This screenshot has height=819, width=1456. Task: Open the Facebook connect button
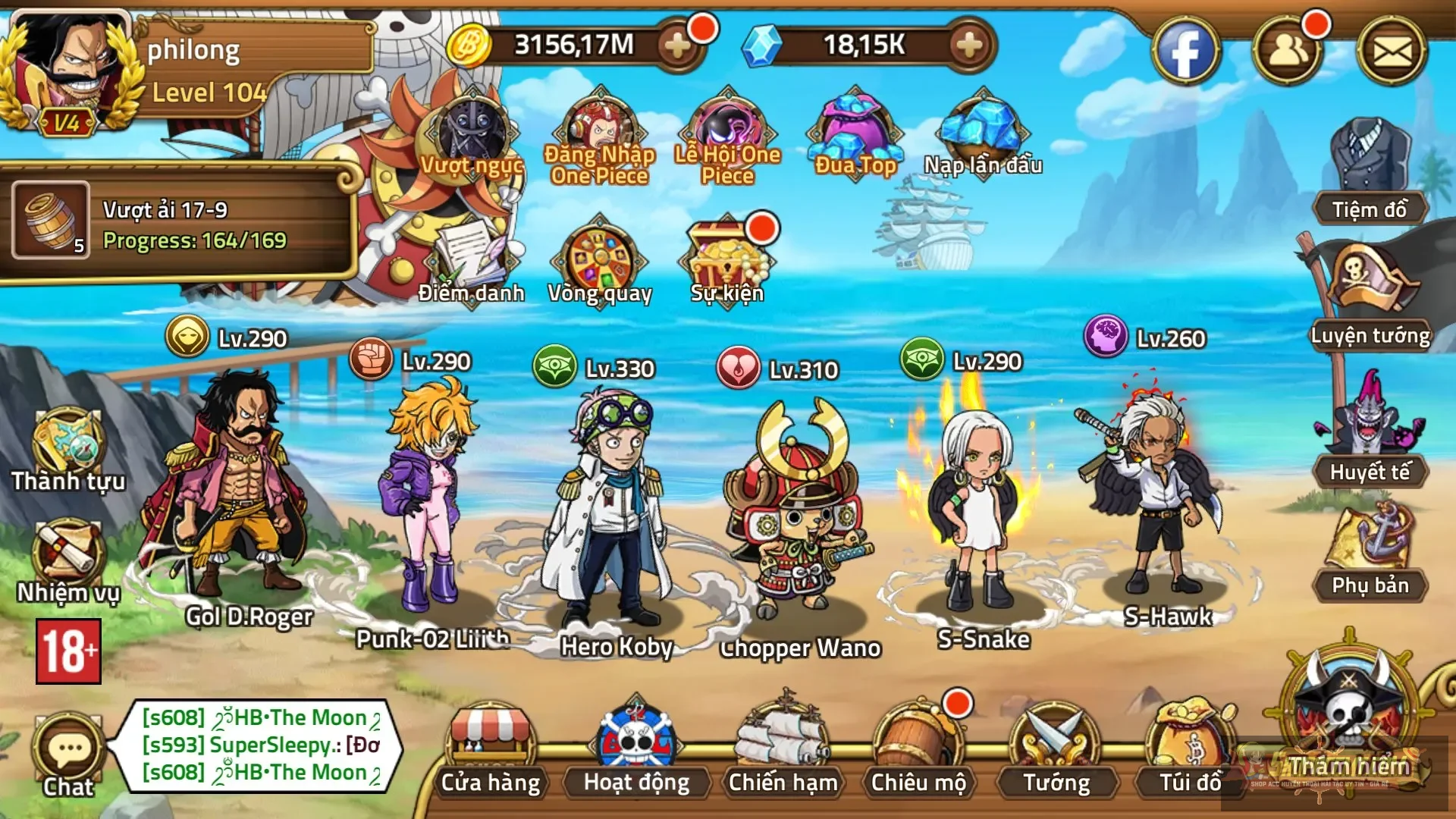(x=1188, y=49)
